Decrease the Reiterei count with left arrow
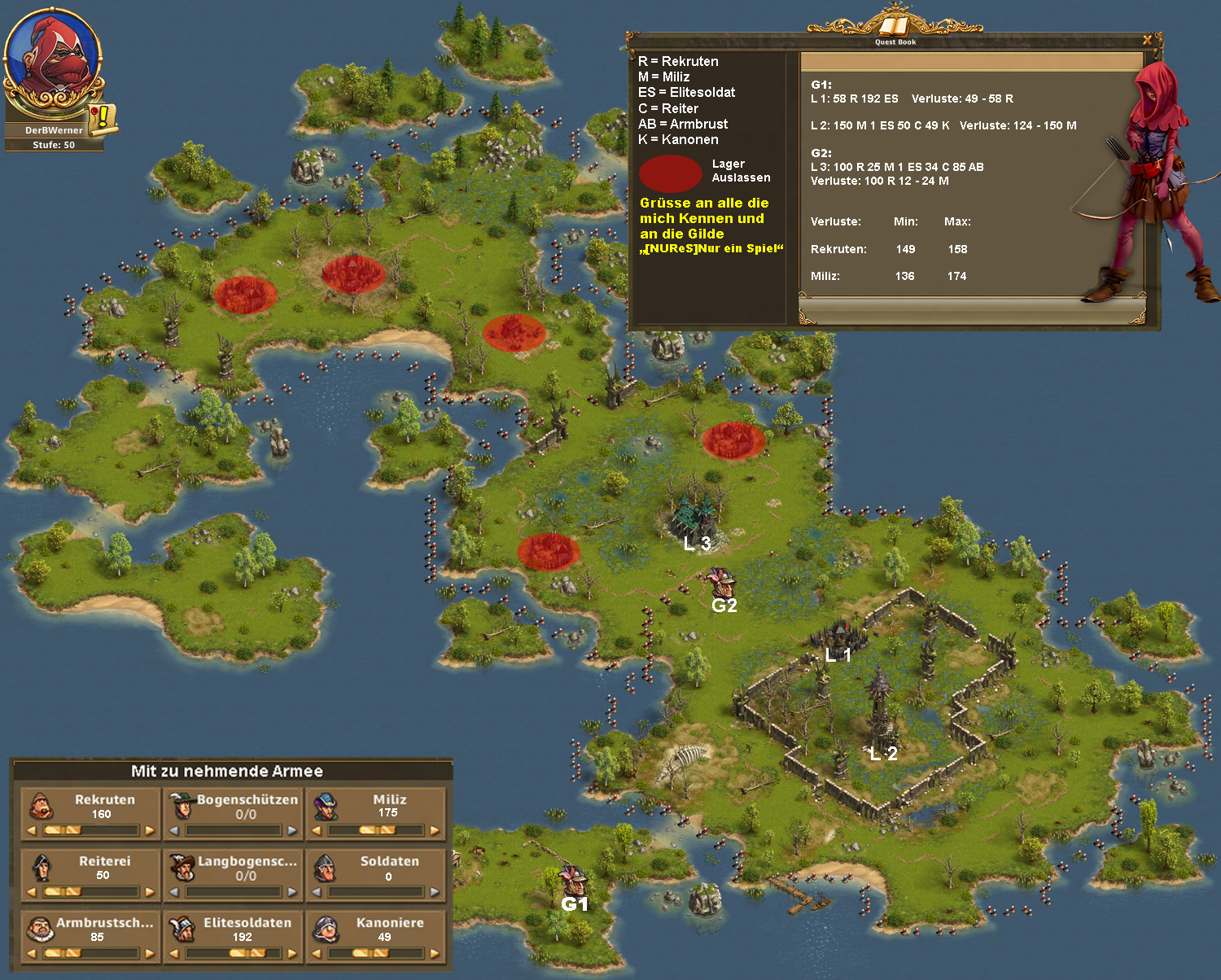 click(x=32, y=892)
